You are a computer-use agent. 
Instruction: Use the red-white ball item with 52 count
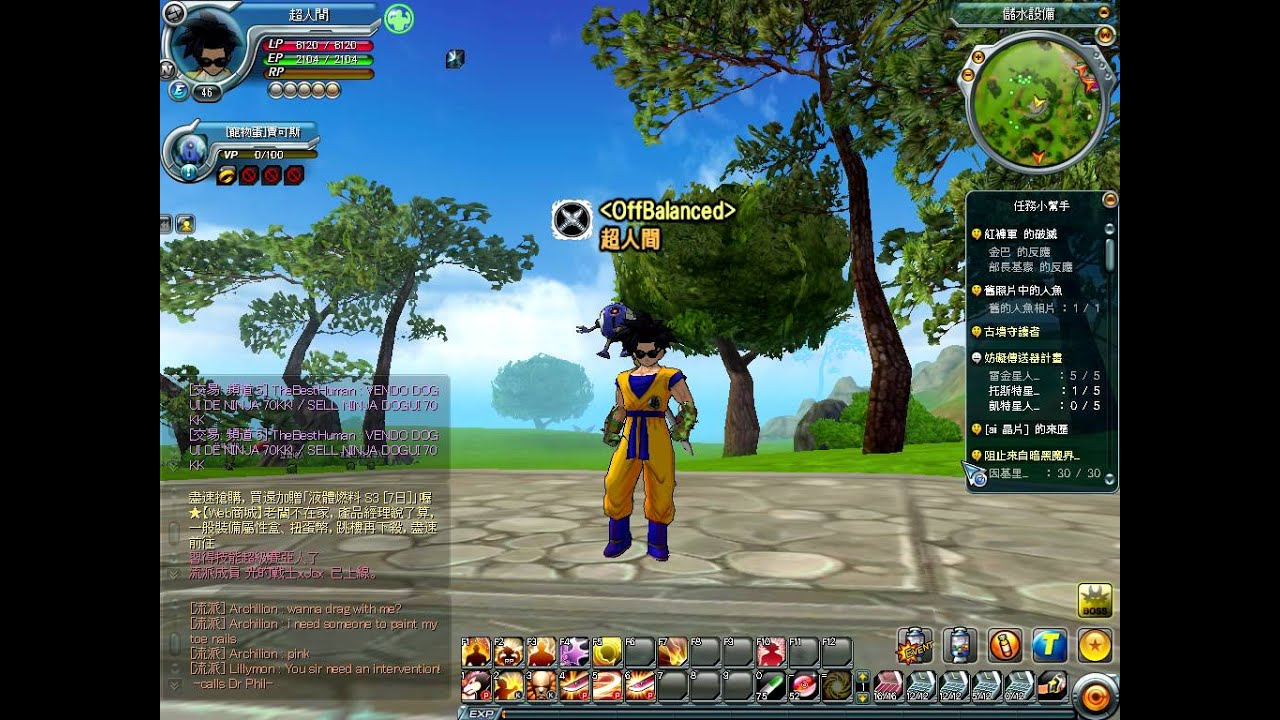tap(803, 685)
